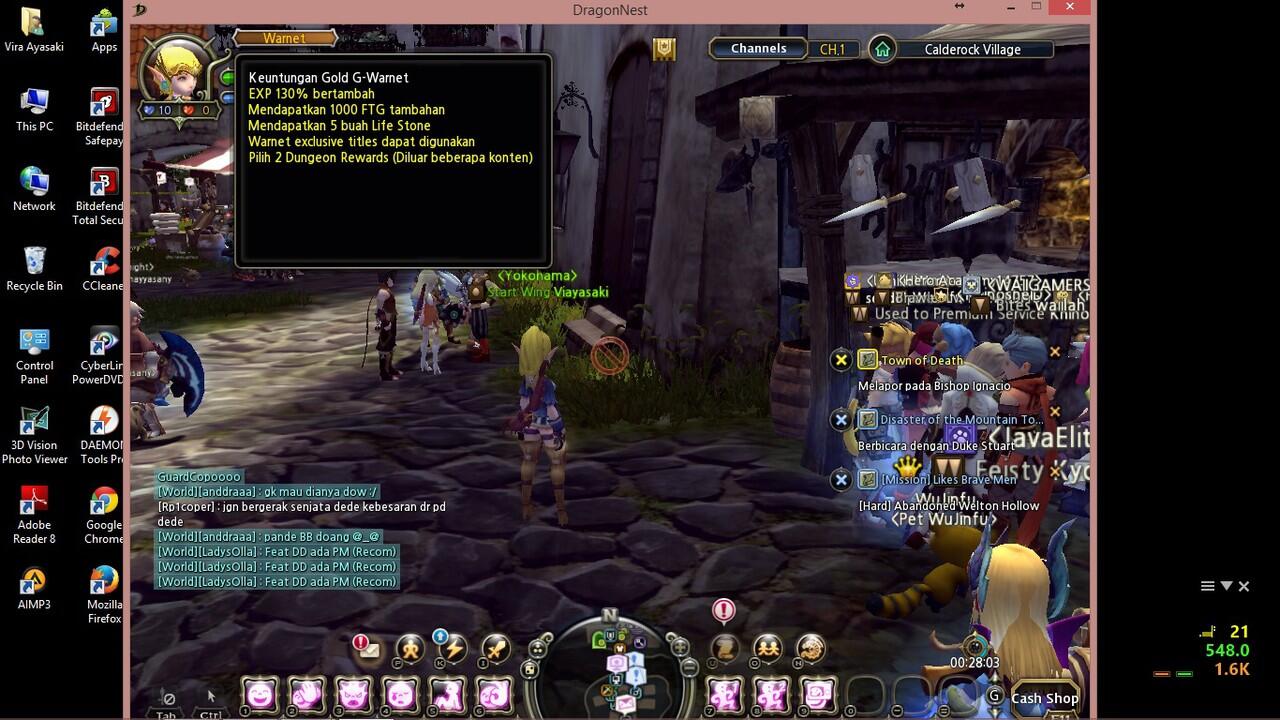
Task: Open the Channels selector
Action: (x=758, y=49)
